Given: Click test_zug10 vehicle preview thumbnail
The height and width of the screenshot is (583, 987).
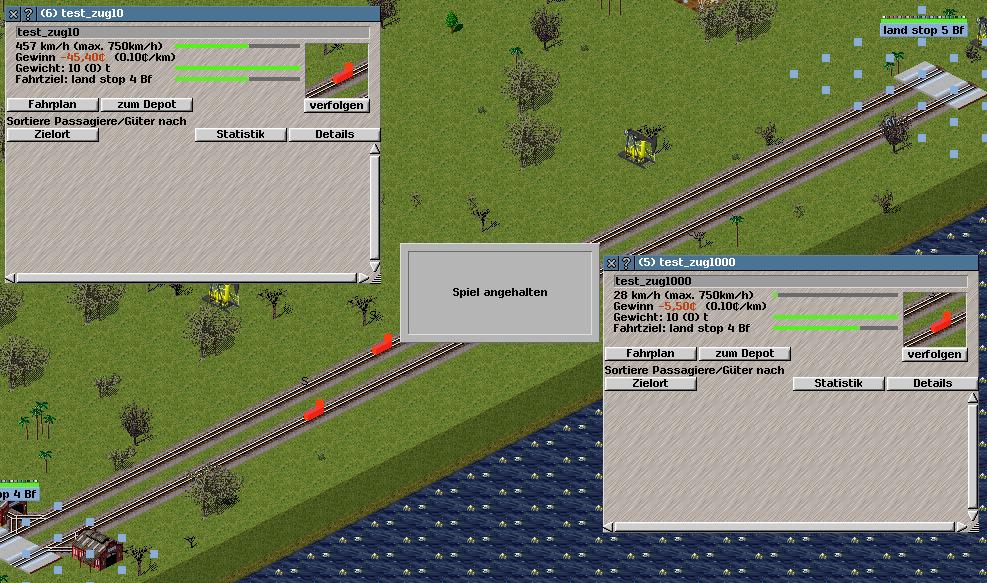Looking at the screenshot, I should pyautogui.click(x=336, y=69).
